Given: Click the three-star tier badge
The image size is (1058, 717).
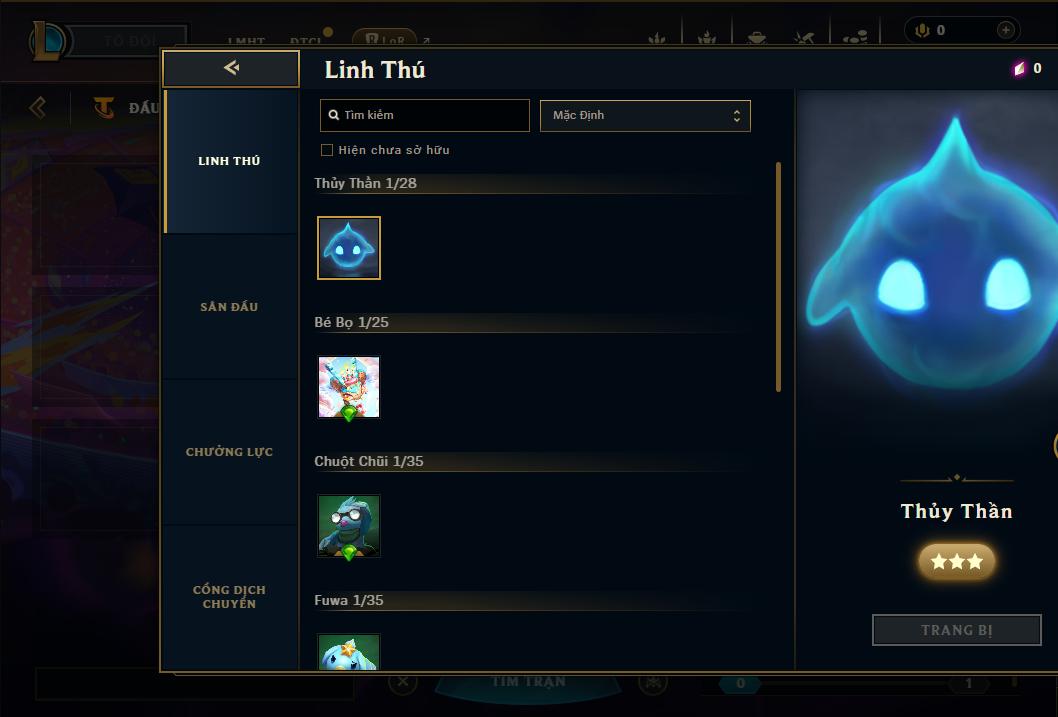Looking at the screenshot, I should point(957,562).
